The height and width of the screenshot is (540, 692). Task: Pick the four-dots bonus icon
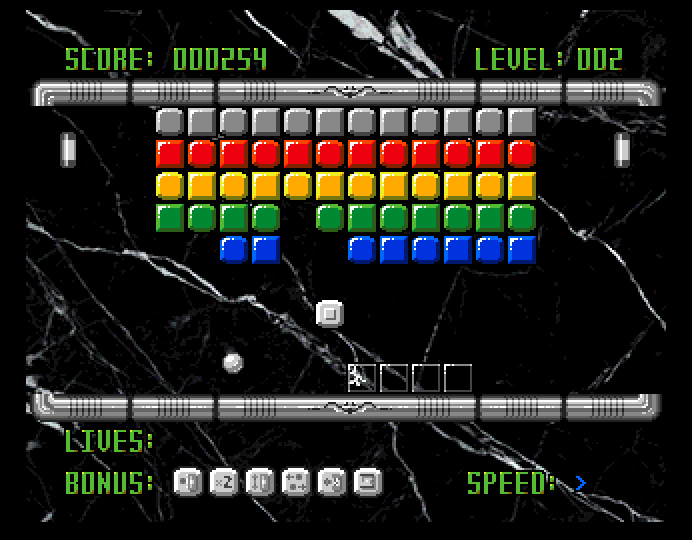click(x=296, y=483)
